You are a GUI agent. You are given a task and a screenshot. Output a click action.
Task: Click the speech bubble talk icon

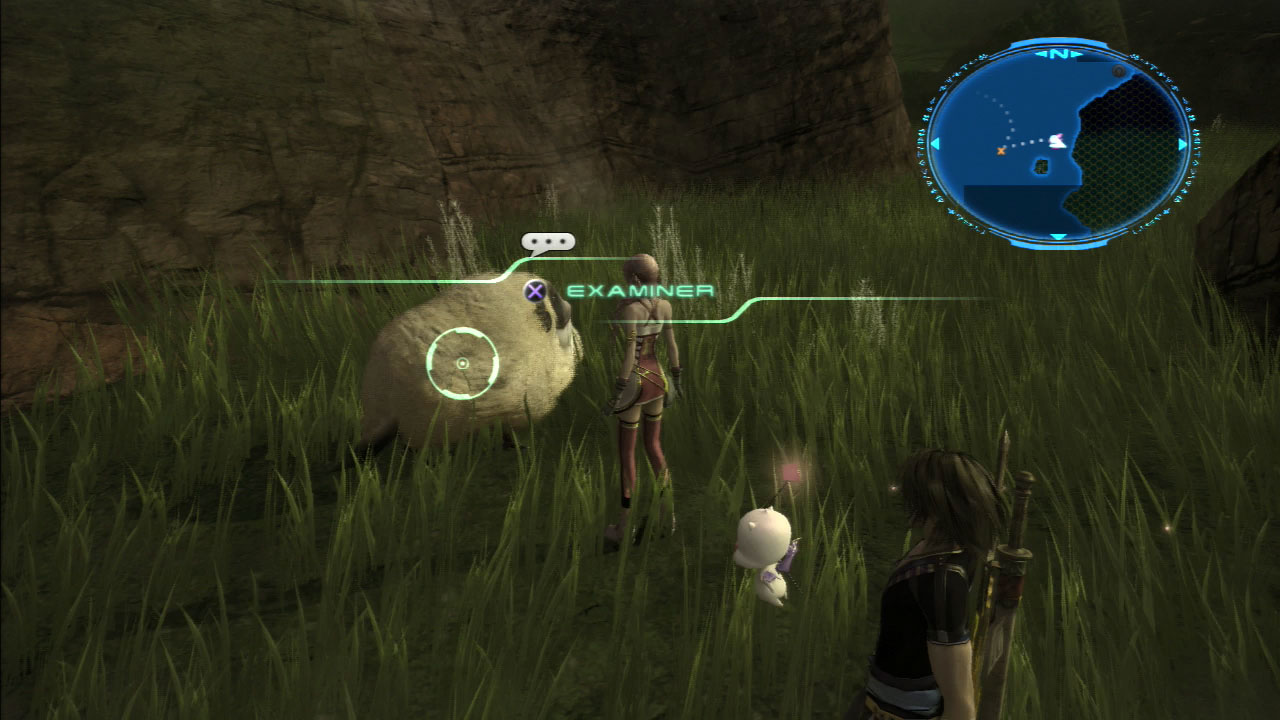(548, 242)
